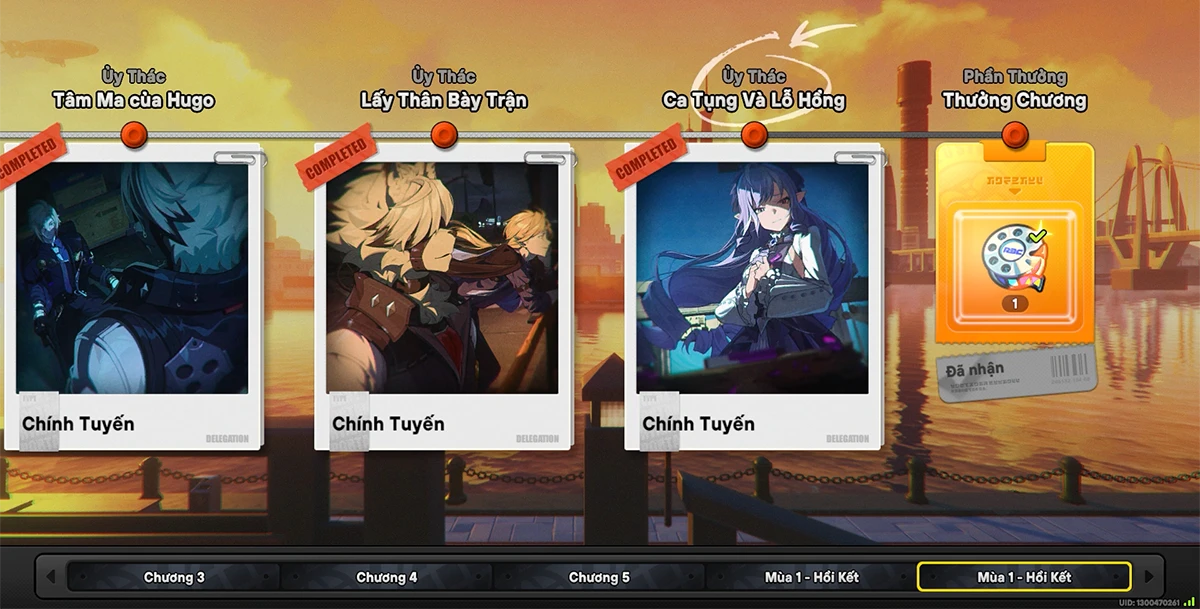This screenshot has width=1200, height=609.
Task: Switch to the Chương 4 tab
Action: 387,577
